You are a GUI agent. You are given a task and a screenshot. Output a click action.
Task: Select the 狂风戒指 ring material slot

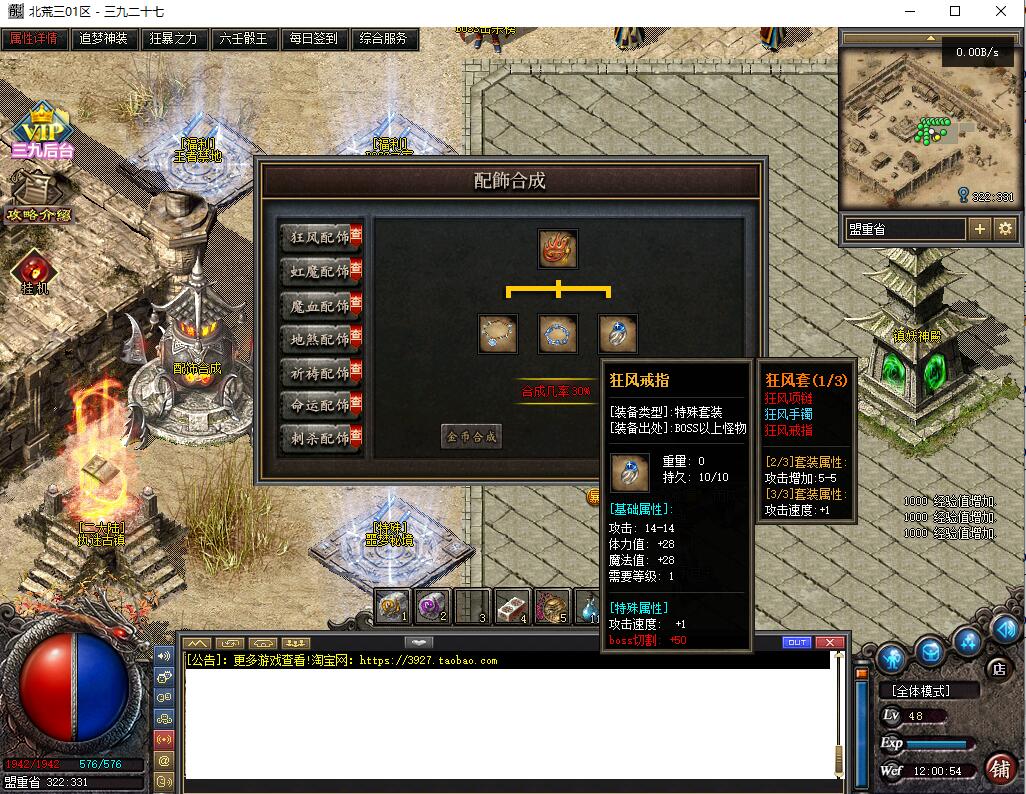pyautogui.click(x=618, y=333)
